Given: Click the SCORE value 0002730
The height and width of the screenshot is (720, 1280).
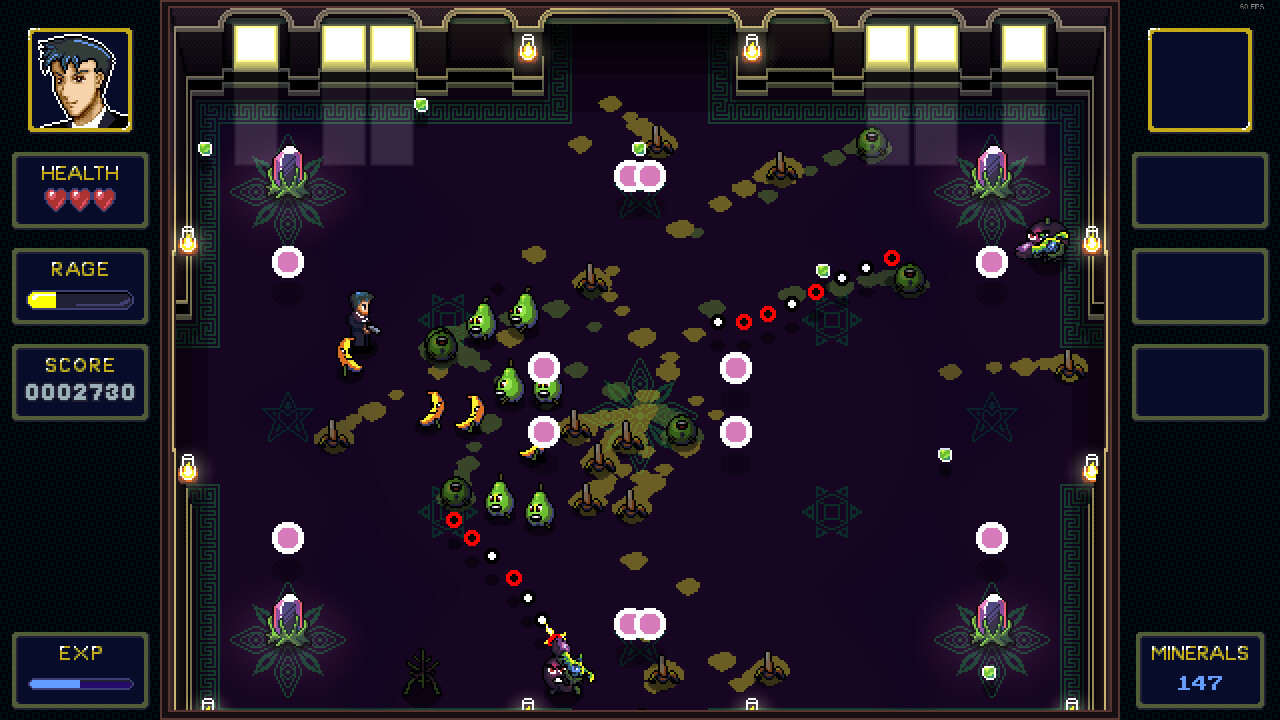Looking at the screenshot, I should click(80, 392).
